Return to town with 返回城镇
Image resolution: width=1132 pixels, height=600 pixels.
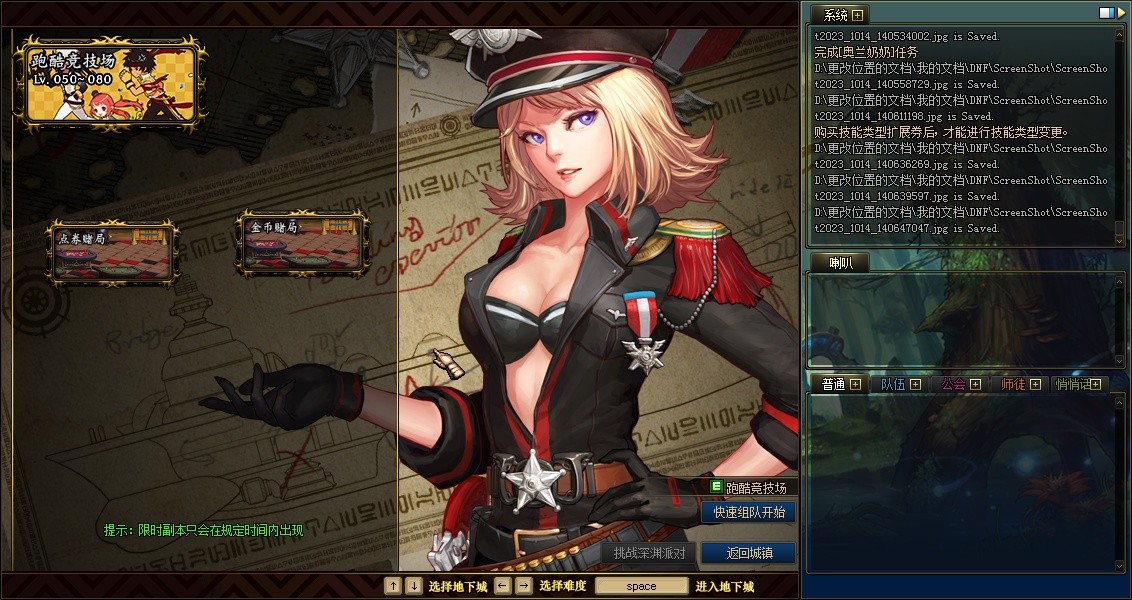[748, 553]
